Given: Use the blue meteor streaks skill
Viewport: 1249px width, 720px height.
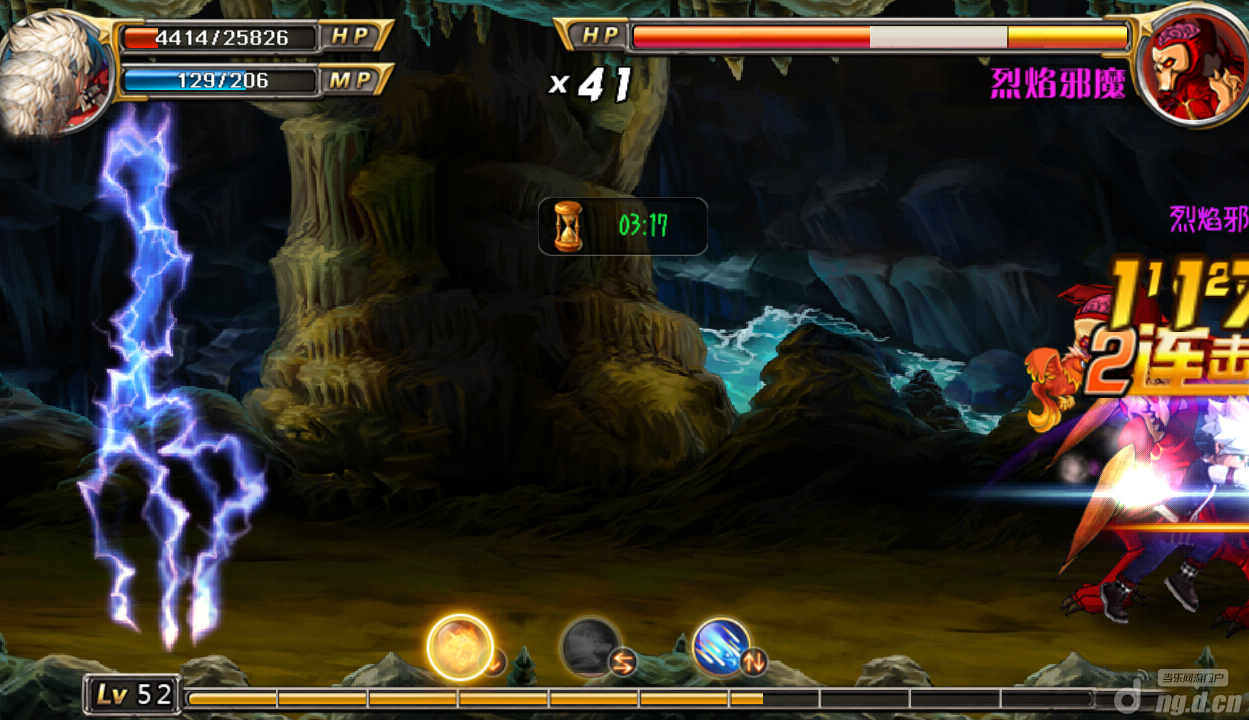Looking at the screenshot, I should pos(721,646).
